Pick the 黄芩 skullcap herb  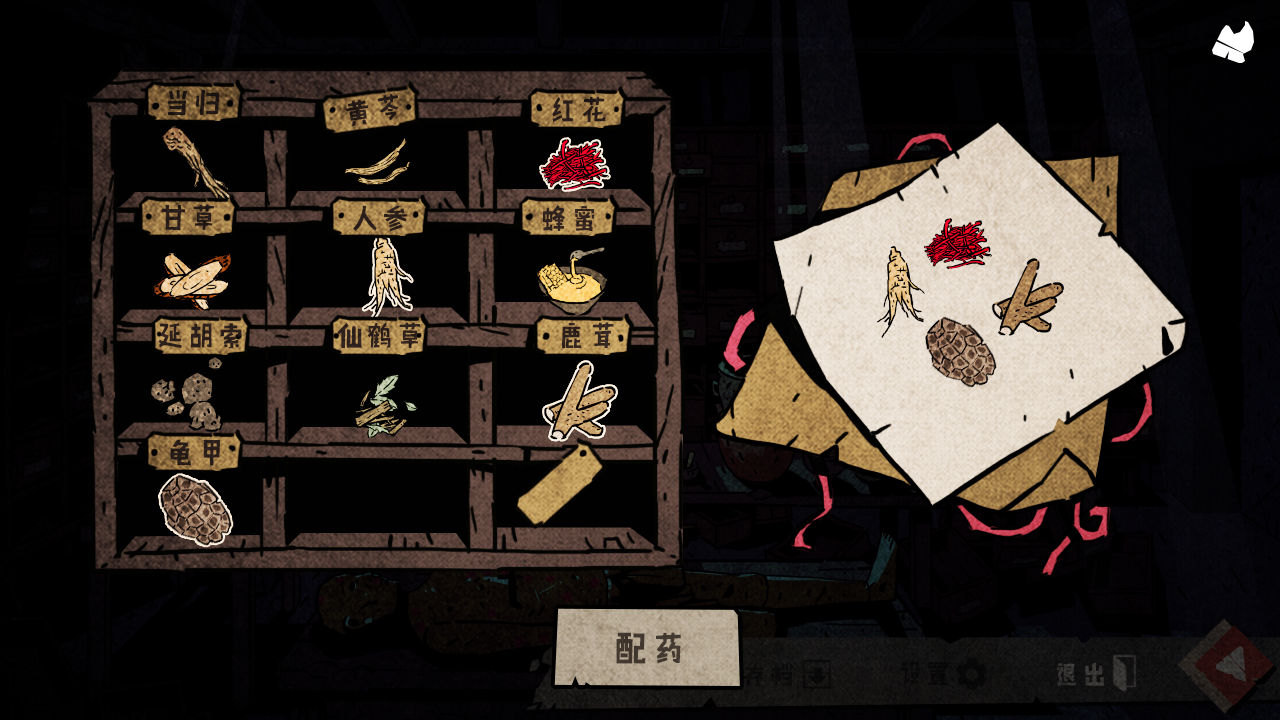coord(377,163)
